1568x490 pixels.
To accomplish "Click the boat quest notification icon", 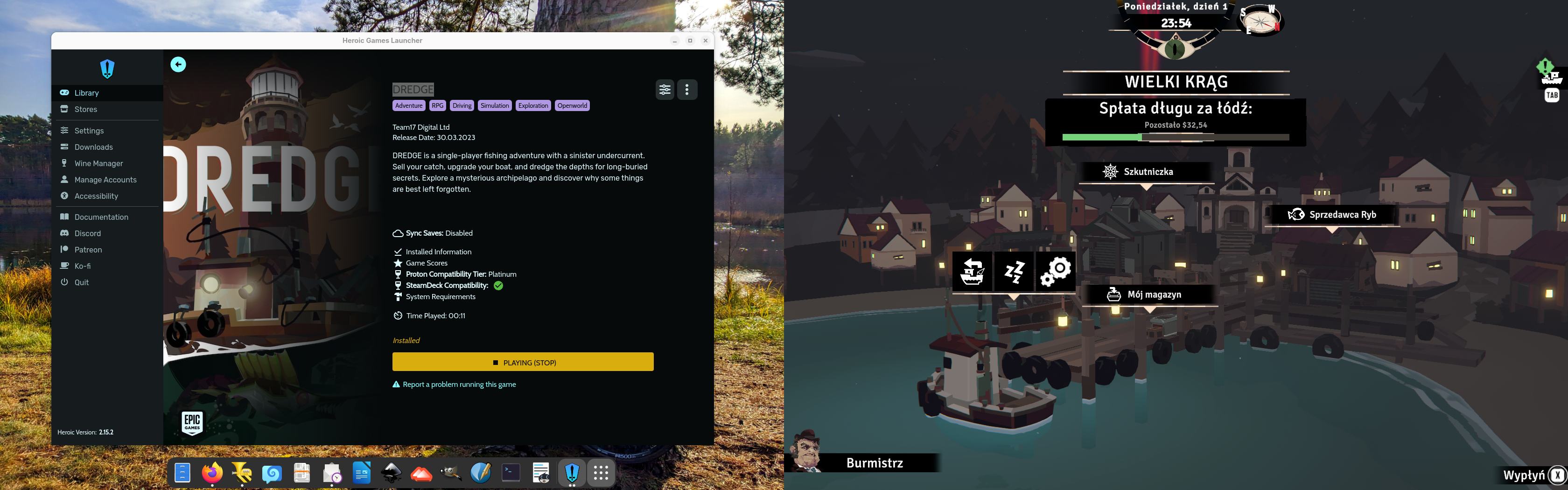I will 1551,76.
